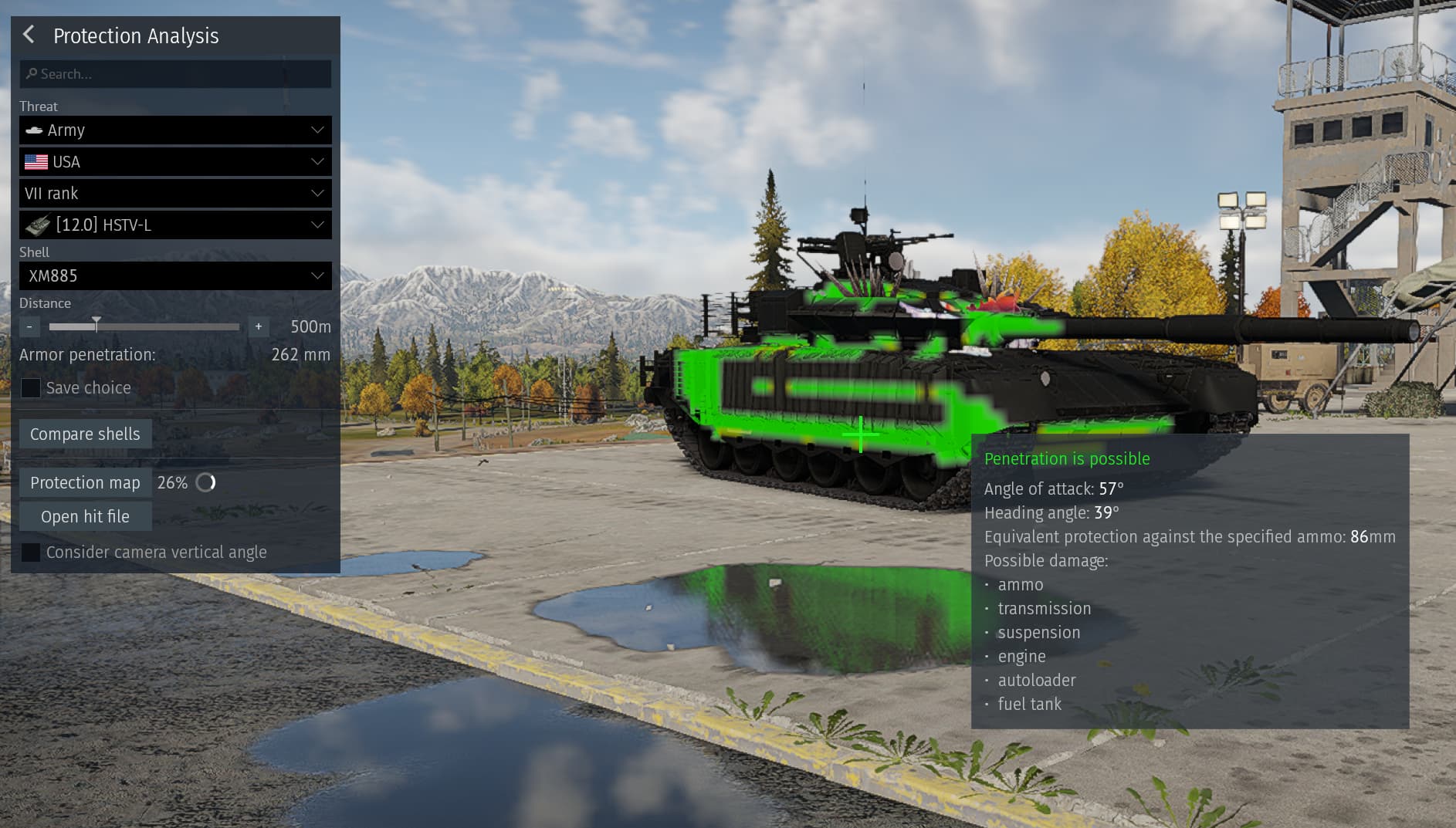Screen dimensions: 1456x828
Task: Increase distance with the plus button
Action: [x=259, y=327]
